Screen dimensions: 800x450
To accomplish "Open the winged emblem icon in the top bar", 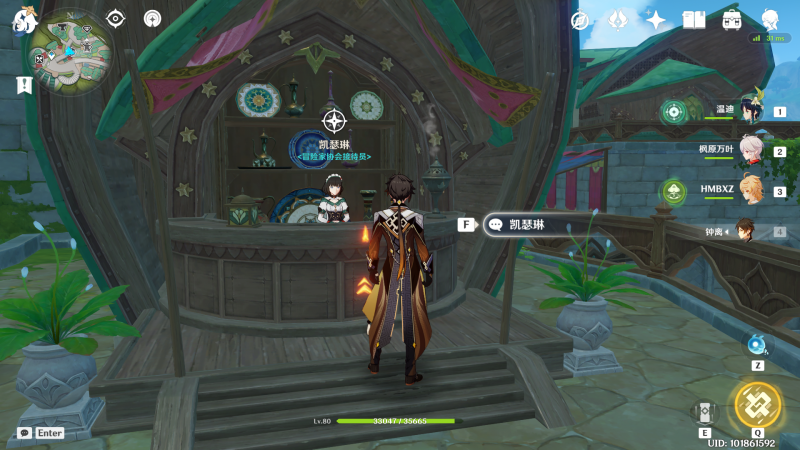I will (x=618, y=20).
